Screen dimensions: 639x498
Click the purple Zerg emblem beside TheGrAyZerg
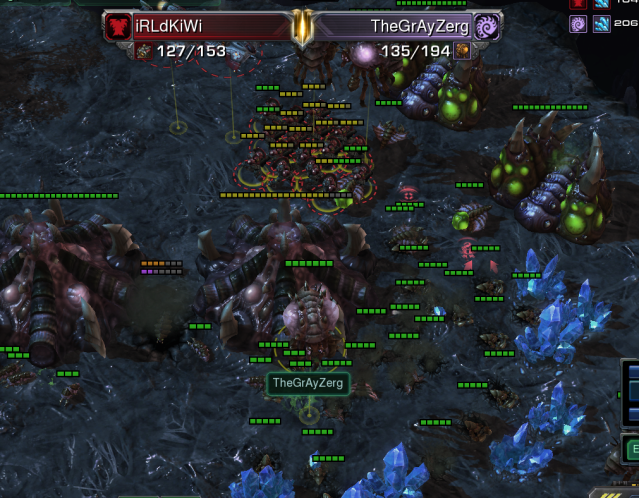click(487, 27)
